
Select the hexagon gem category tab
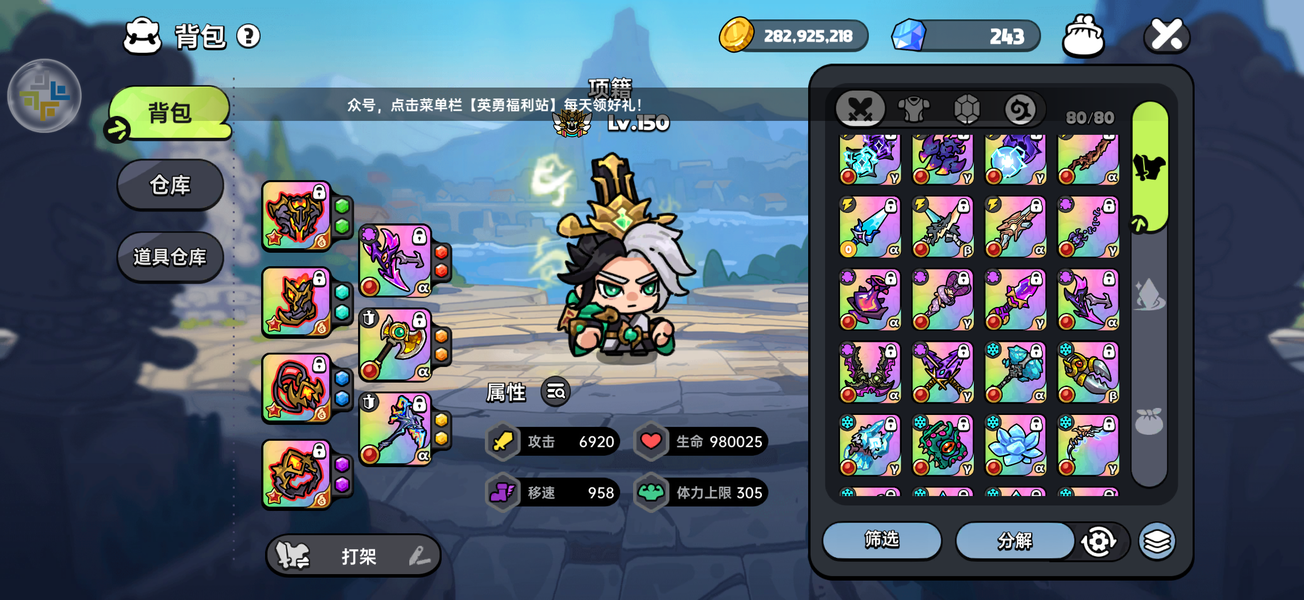966,108
